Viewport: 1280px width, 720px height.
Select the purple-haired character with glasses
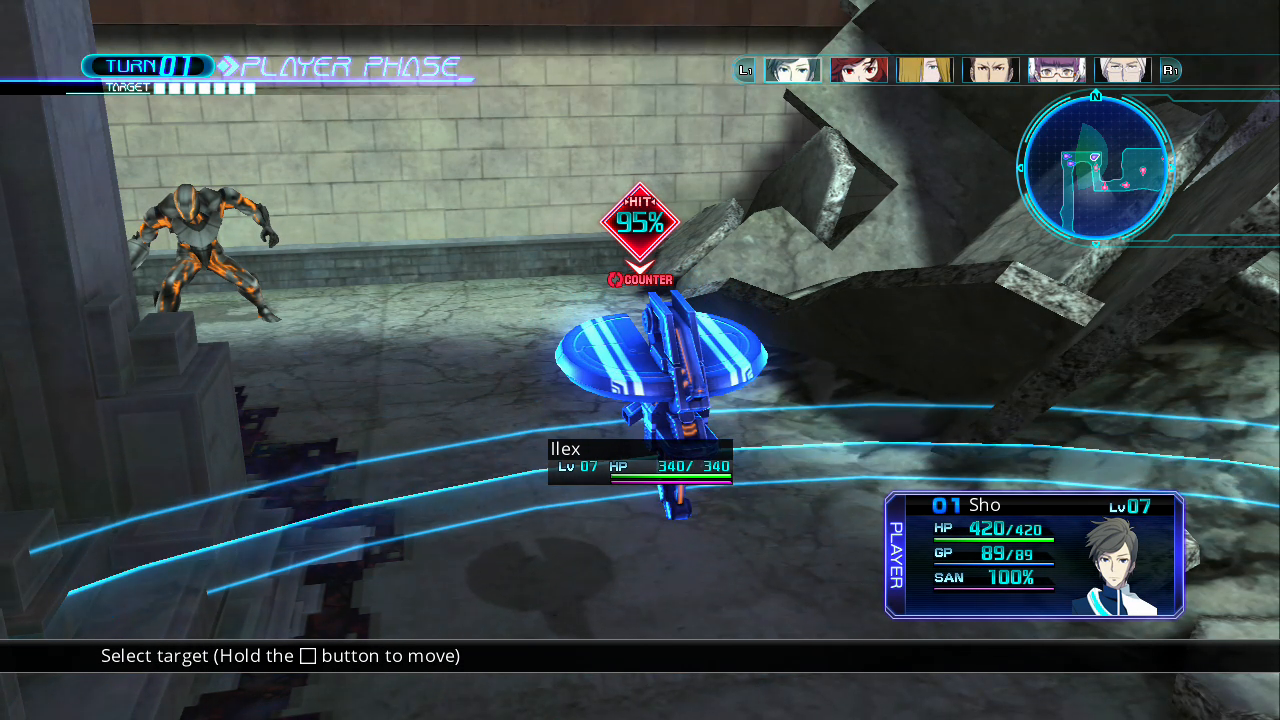click(1057, 70)
